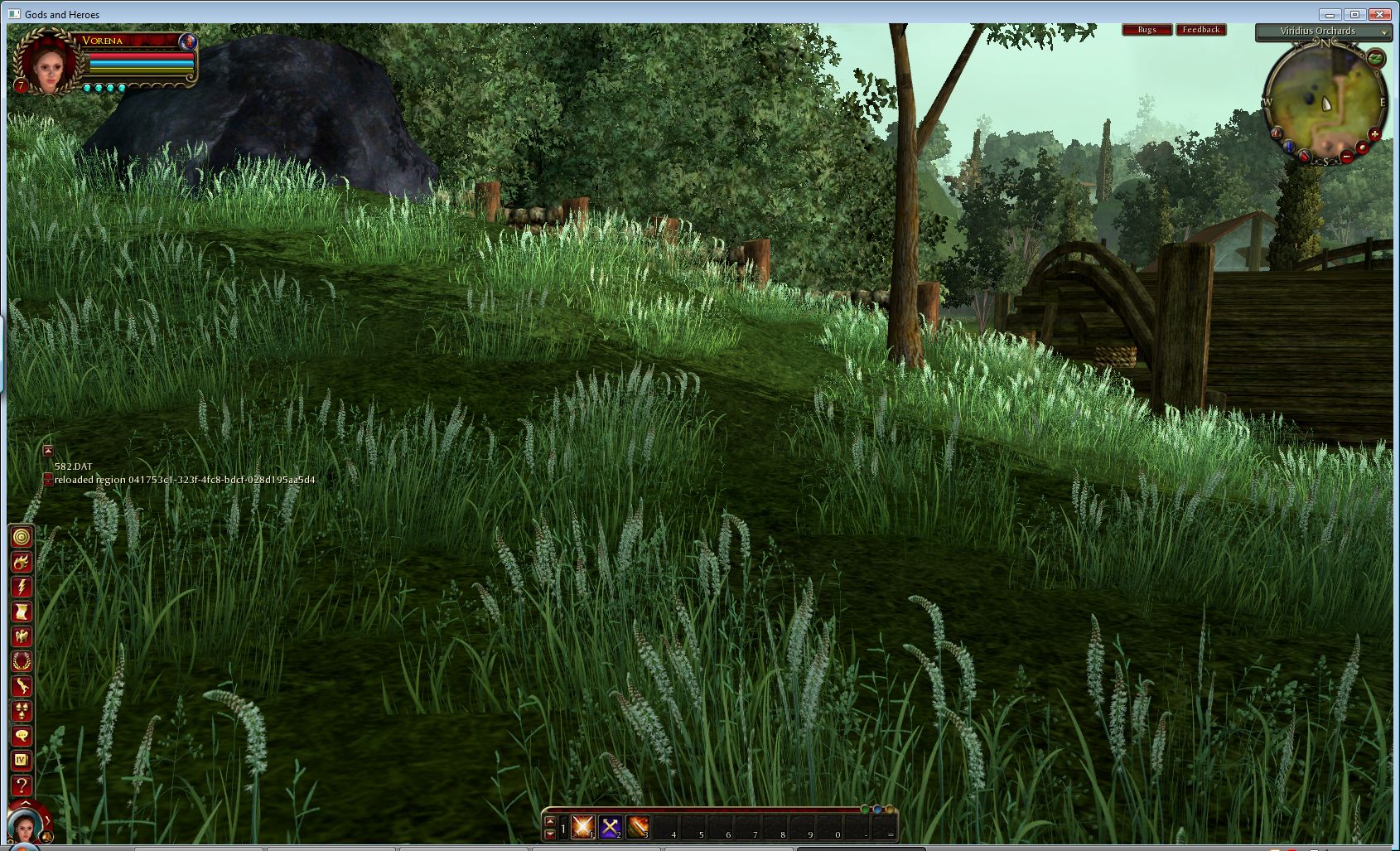Page the hotbar up with the arrow
1400x851 pixels.
[550, 821]
